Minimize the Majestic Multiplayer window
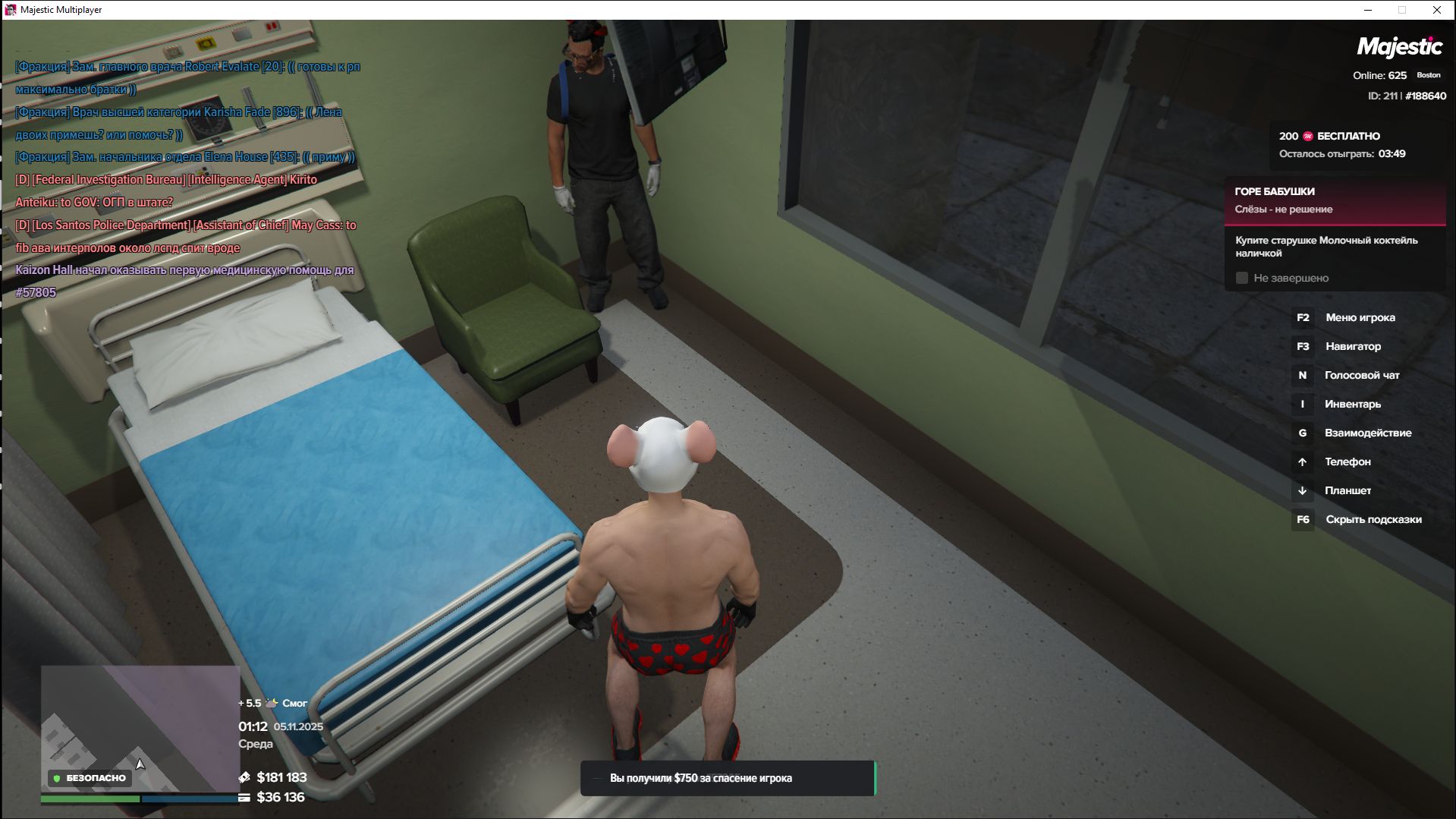1456x819 pixels. [1368, 10]
